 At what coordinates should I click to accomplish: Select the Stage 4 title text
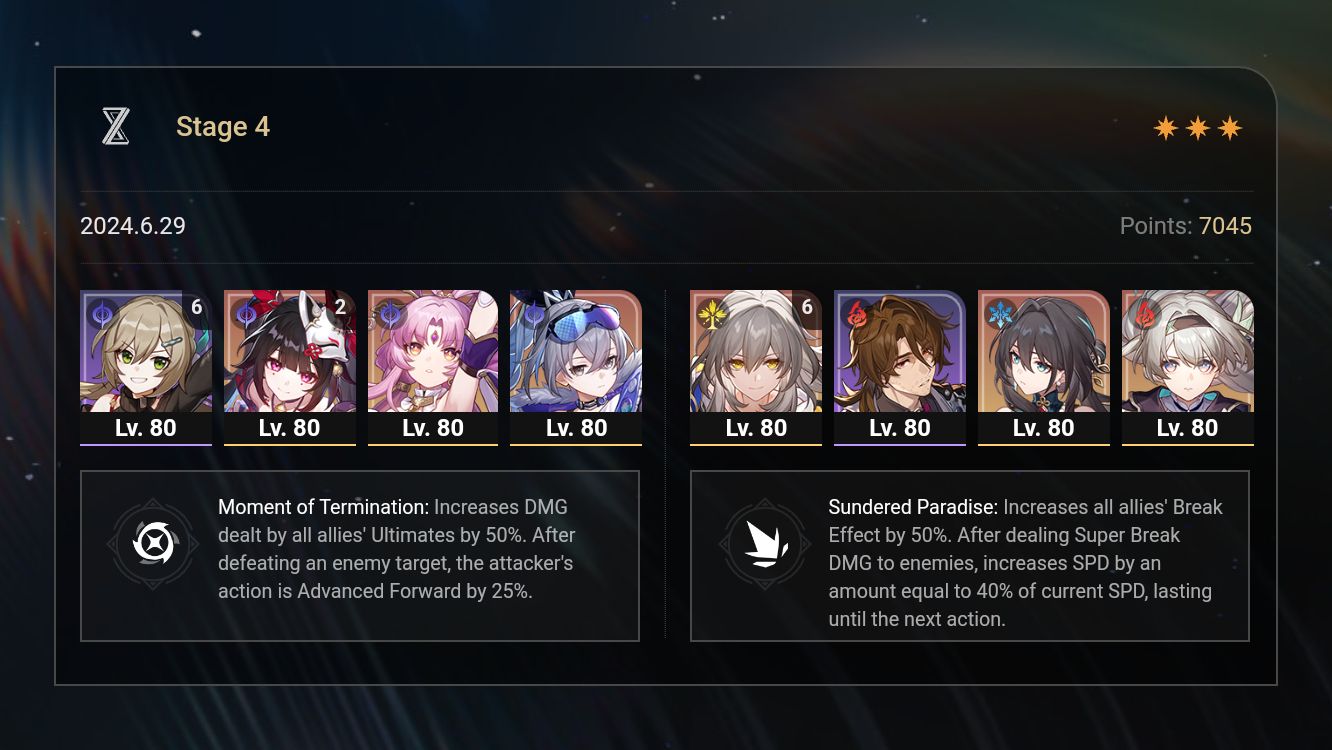tap(222, 126)
